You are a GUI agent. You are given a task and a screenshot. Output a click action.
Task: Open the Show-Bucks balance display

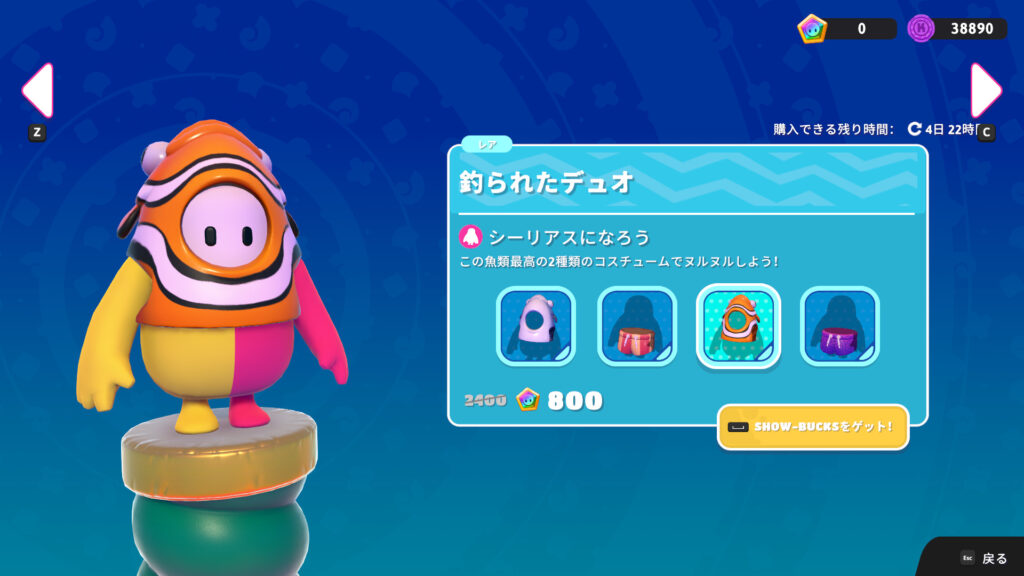coord(846,28)
